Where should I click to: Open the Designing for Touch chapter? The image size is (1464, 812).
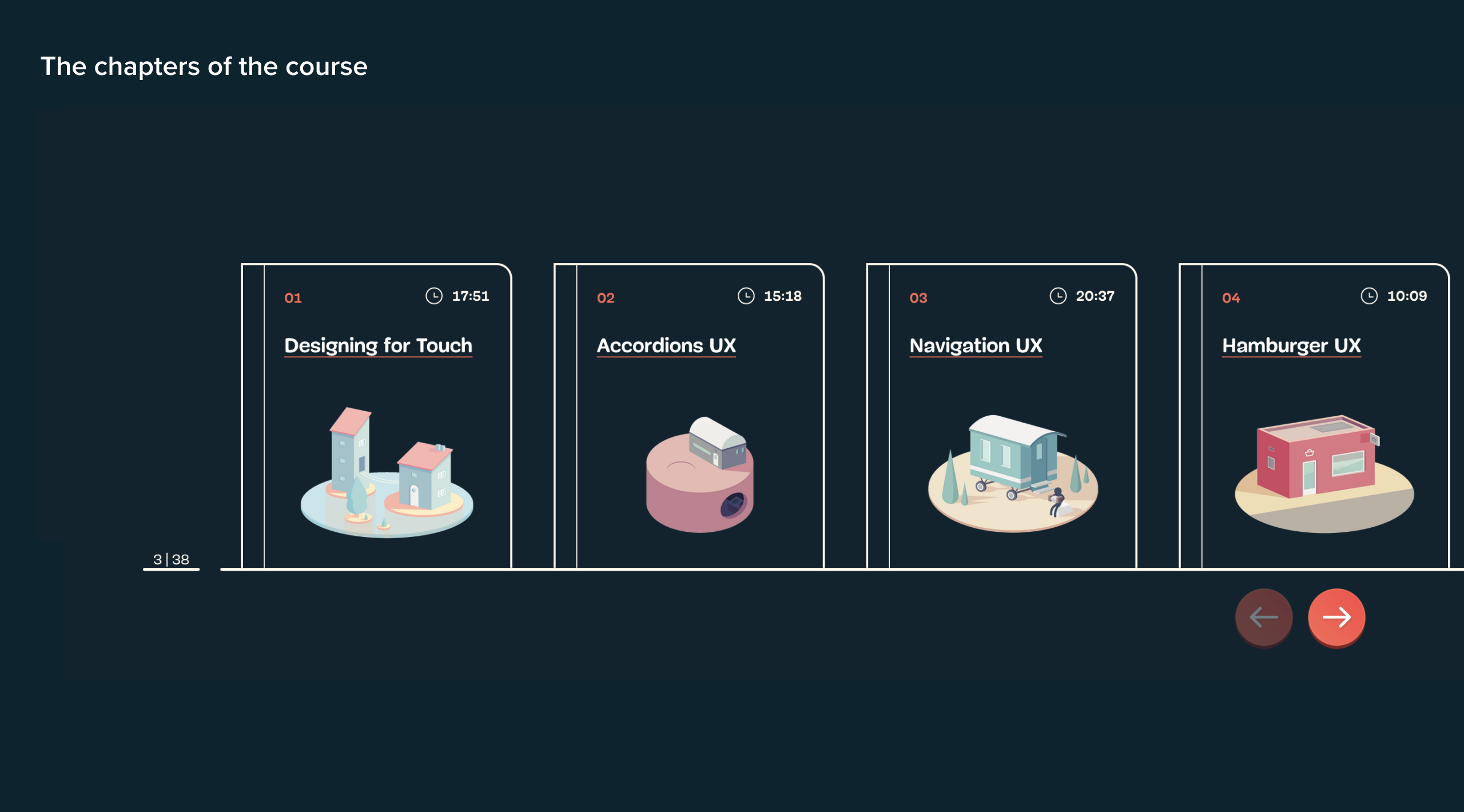(x=378, y=345)
